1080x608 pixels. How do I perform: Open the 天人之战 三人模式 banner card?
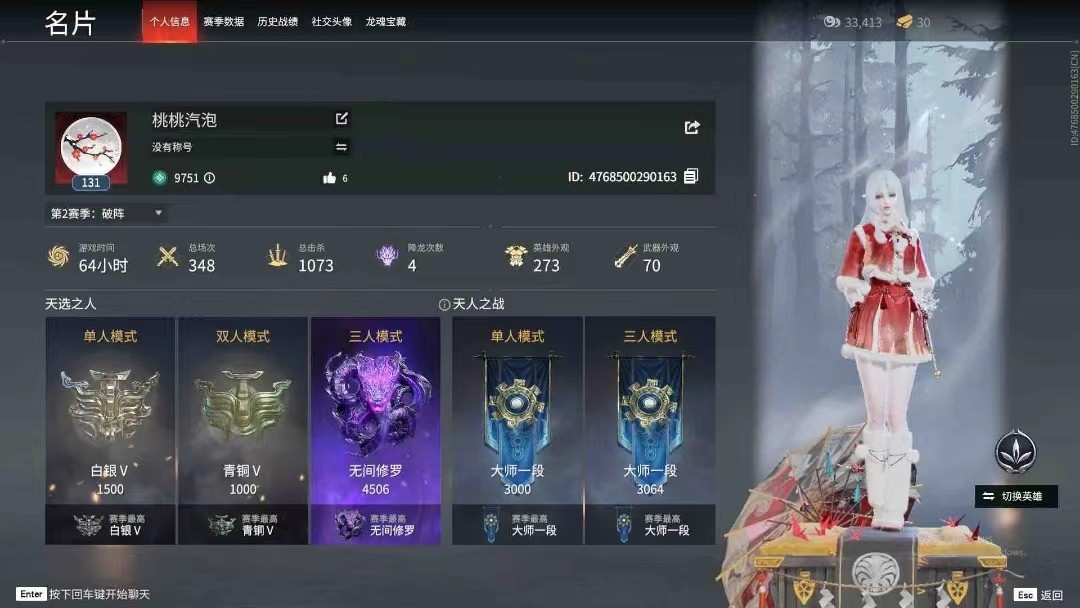[x=650, y=430]
